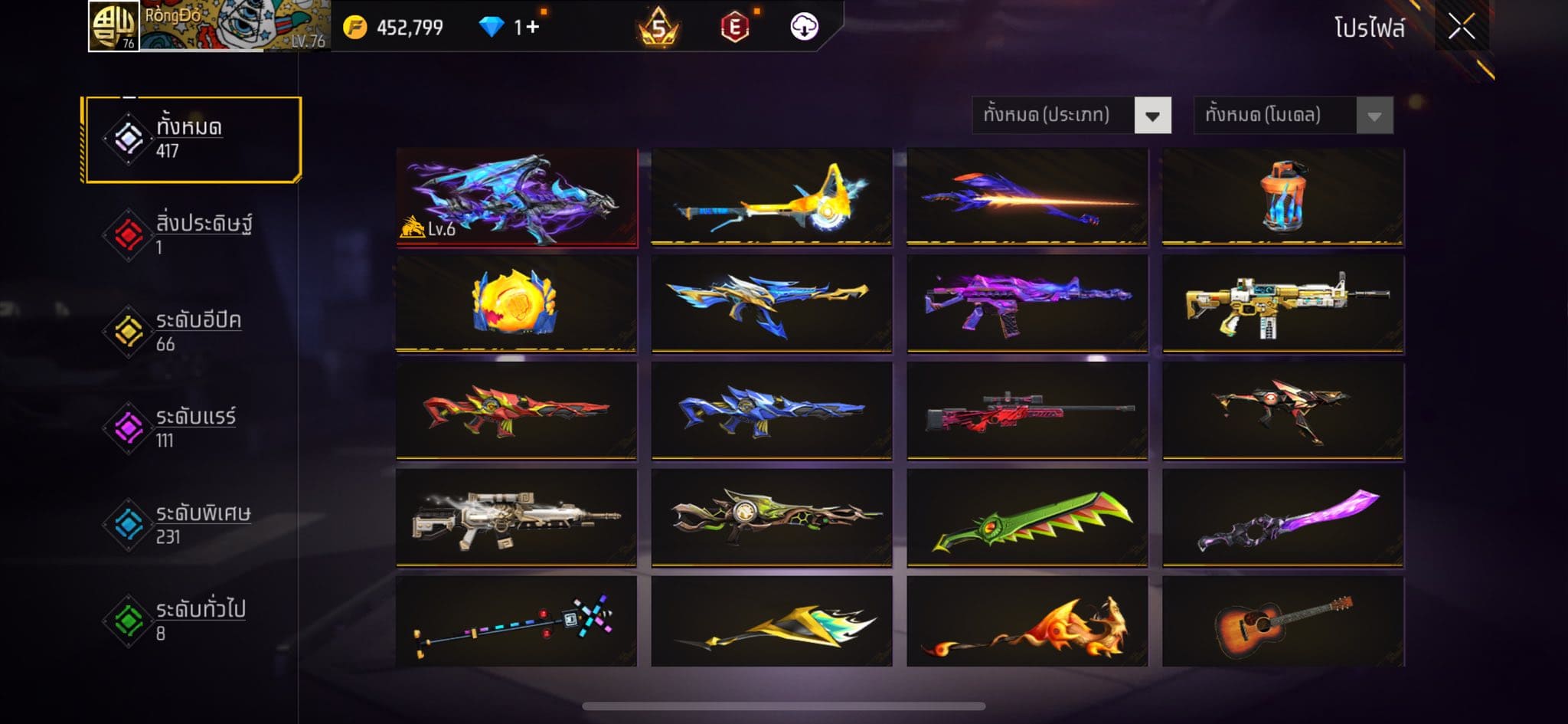
Task: Select the Lv.6 blue dragon weapon skin
Action: click(x=517, y=197)
